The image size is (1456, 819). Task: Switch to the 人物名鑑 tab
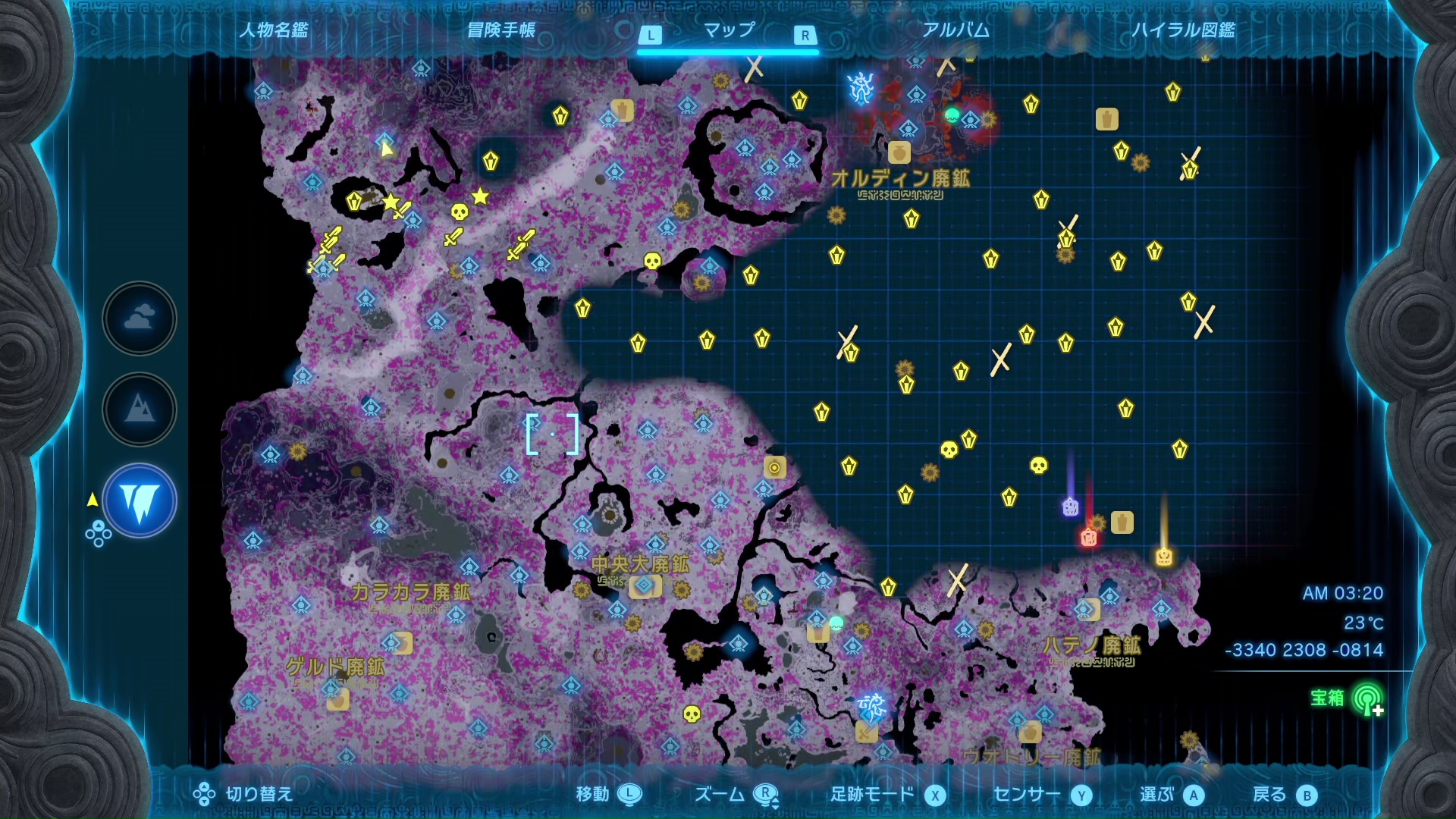(274, 30)
